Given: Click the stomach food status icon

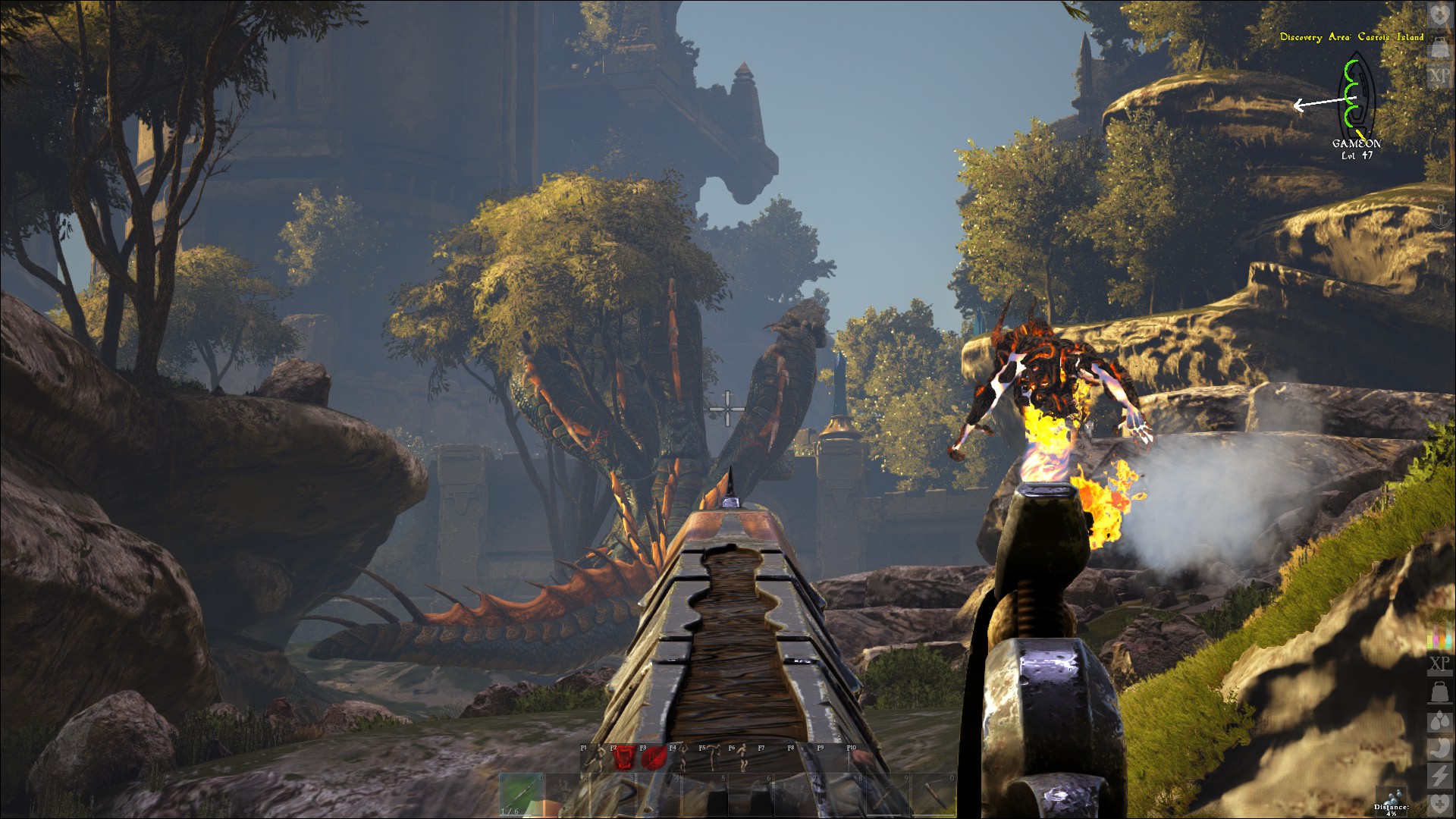Looking at the screenshot, I should pos(1439,748).
